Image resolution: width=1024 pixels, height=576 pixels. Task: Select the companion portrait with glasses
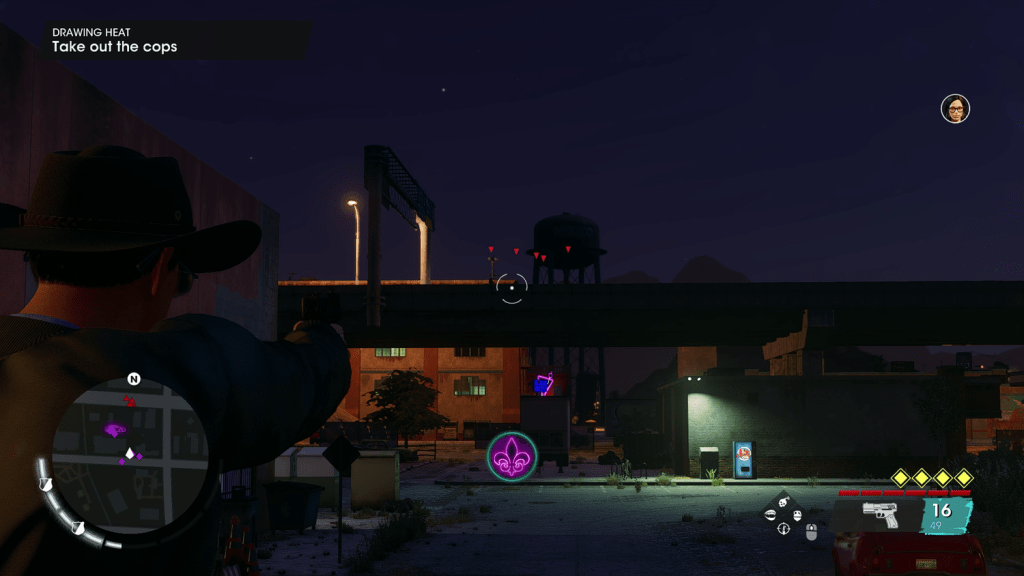(955, 108)
